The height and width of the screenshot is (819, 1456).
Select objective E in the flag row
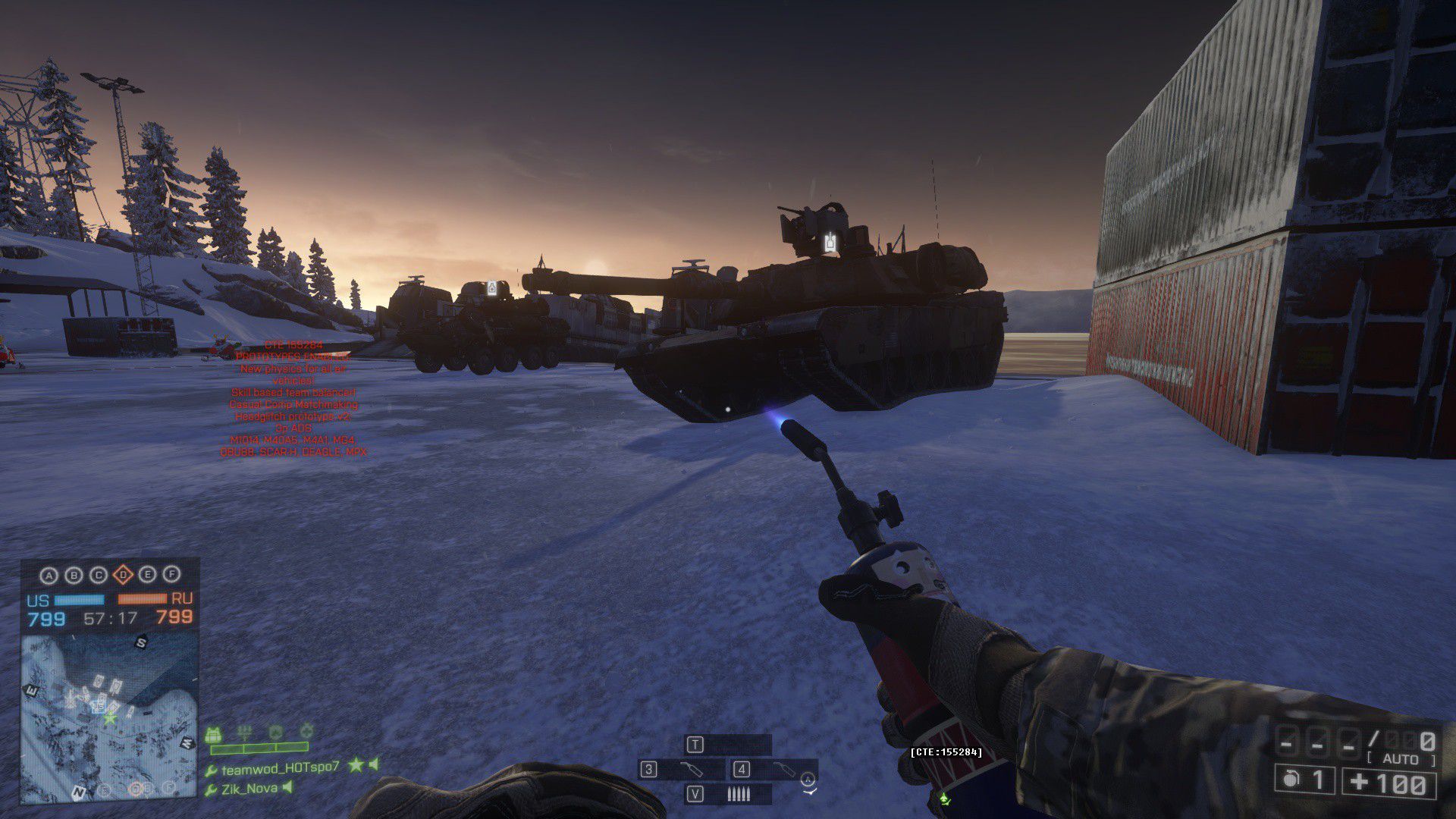(x=148, y=576)
